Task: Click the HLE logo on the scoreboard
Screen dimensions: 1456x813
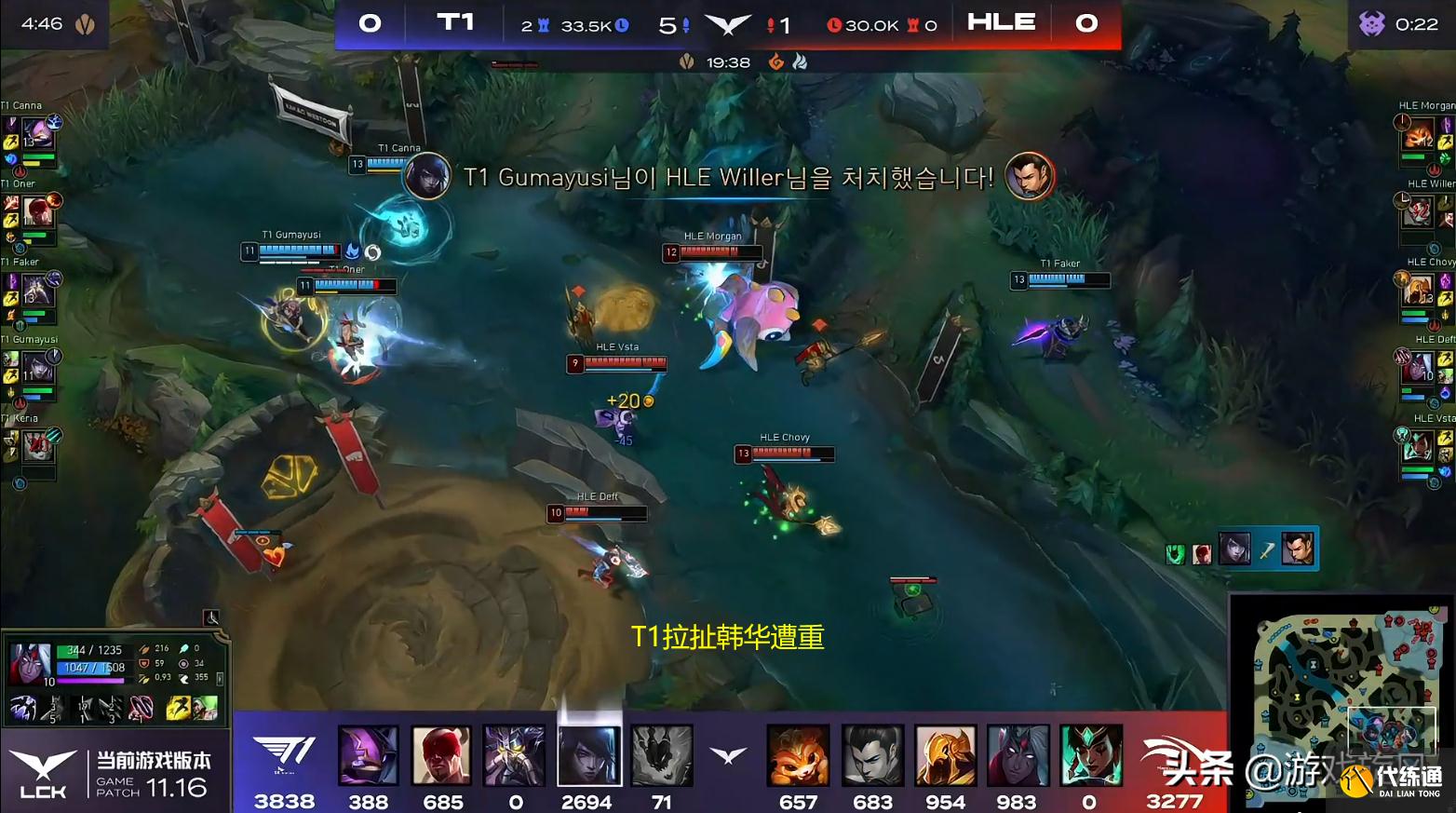Action: point(1001,23)
